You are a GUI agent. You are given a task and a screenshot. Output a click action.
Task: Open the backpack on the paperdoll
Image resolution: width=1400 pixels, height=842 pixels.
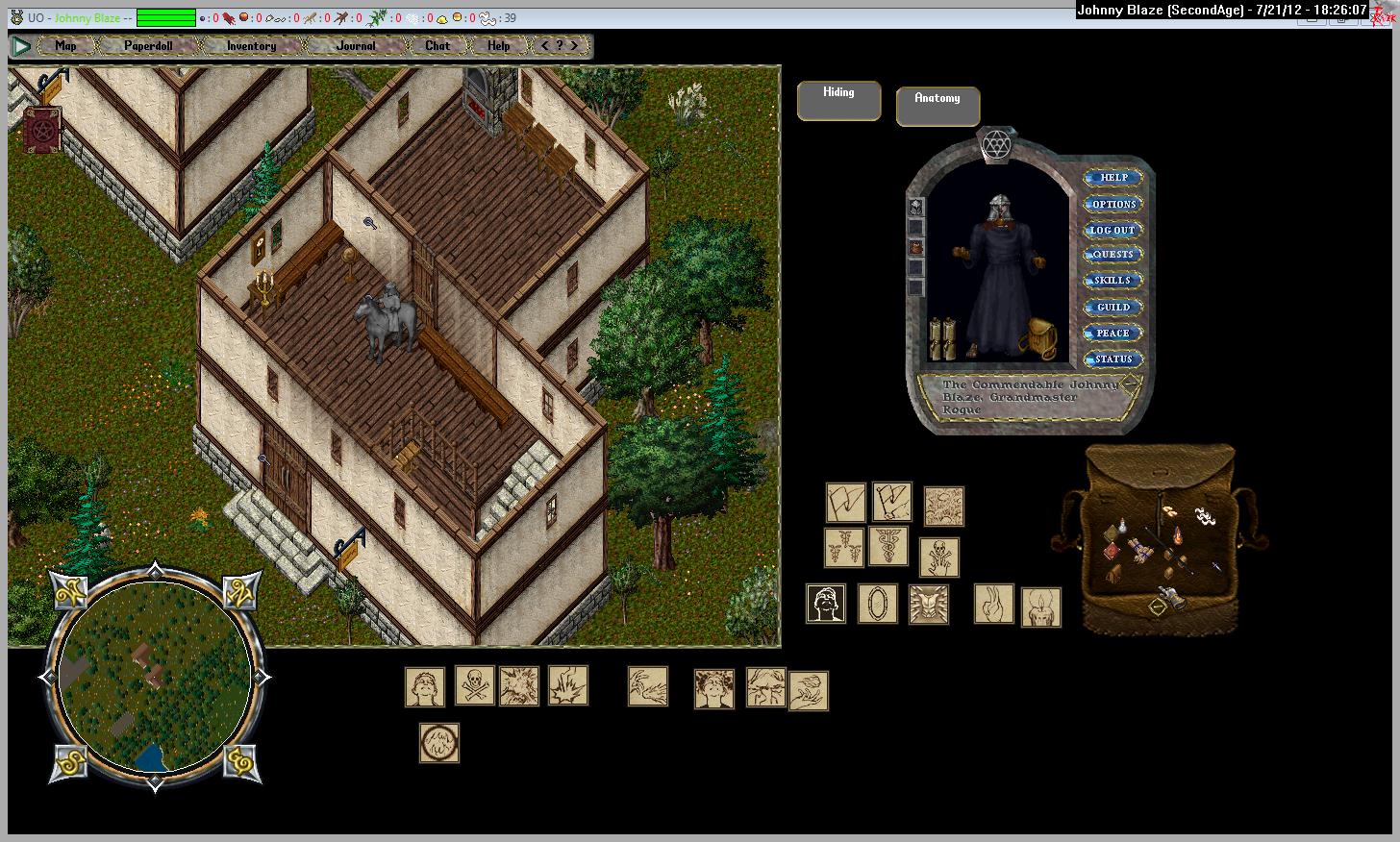1038,338
